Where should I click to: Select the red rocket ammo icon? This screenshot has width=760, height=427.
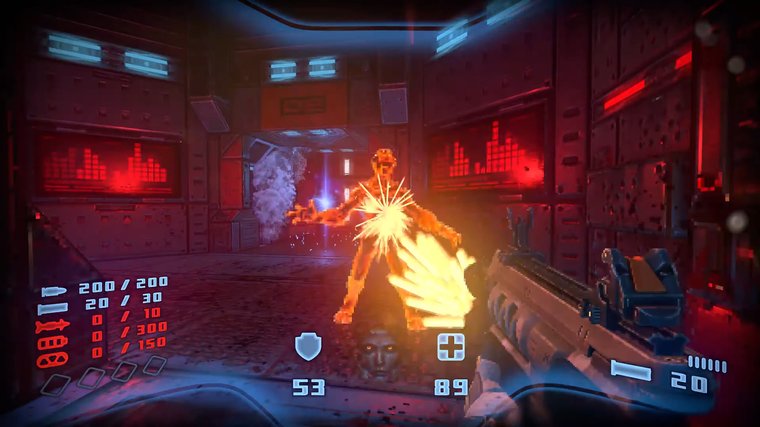[x=52, y=326]
